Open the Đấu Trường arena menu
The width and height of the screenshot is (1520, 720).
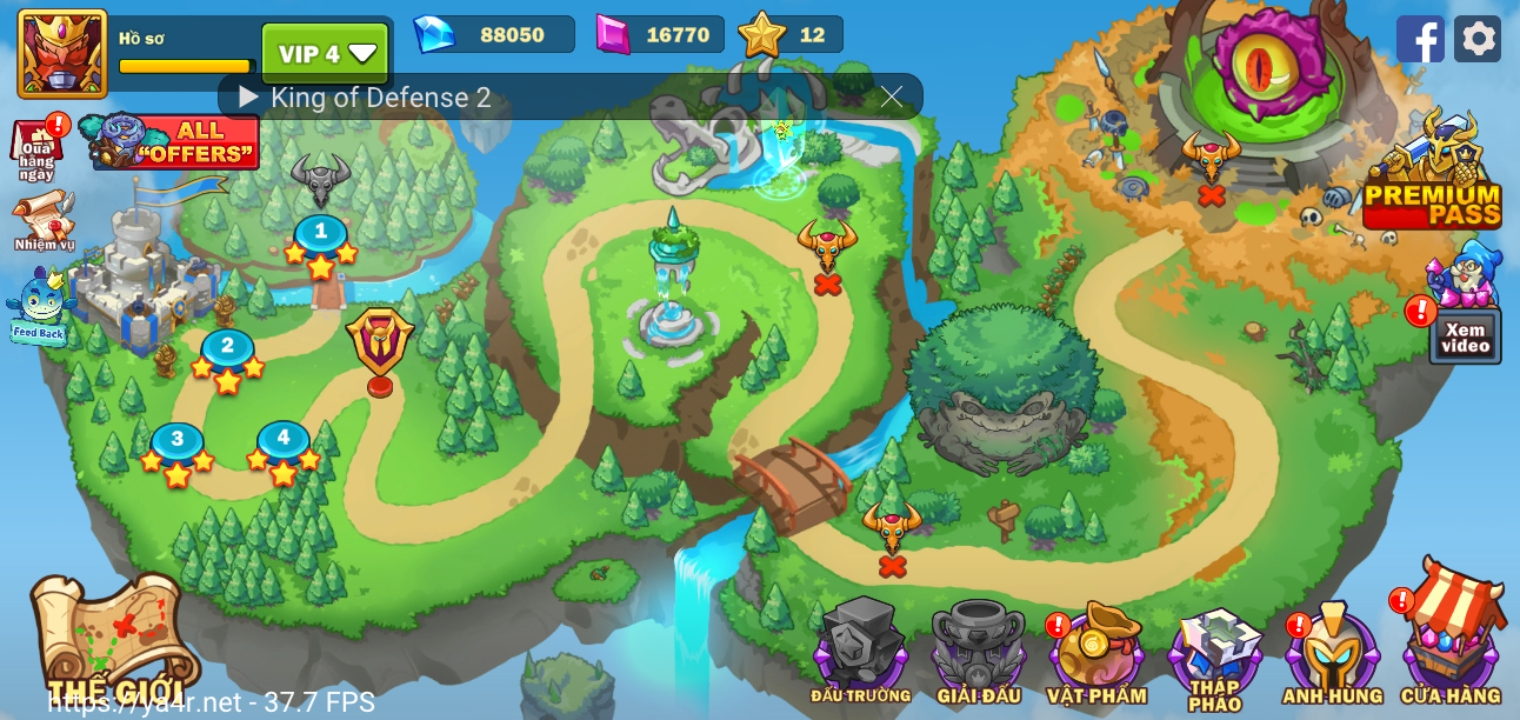(x=862, y=648)
